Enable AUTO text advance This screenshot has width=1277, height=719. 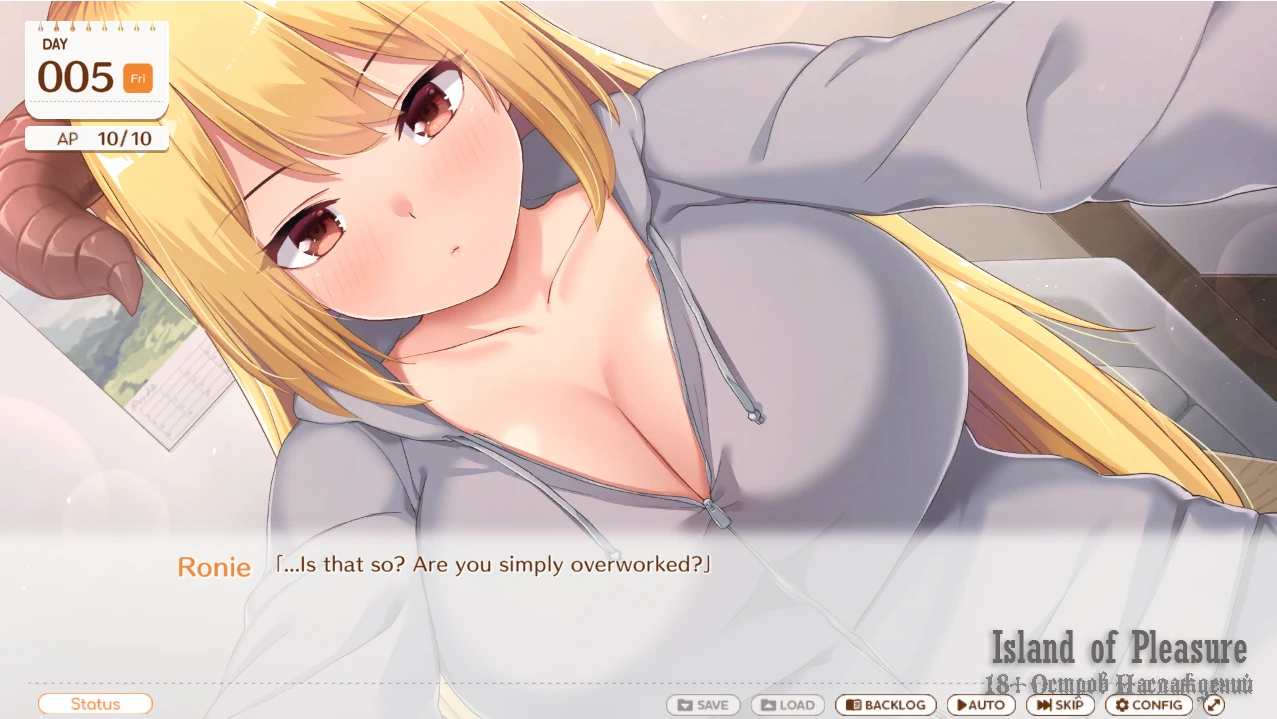(981, 705)
